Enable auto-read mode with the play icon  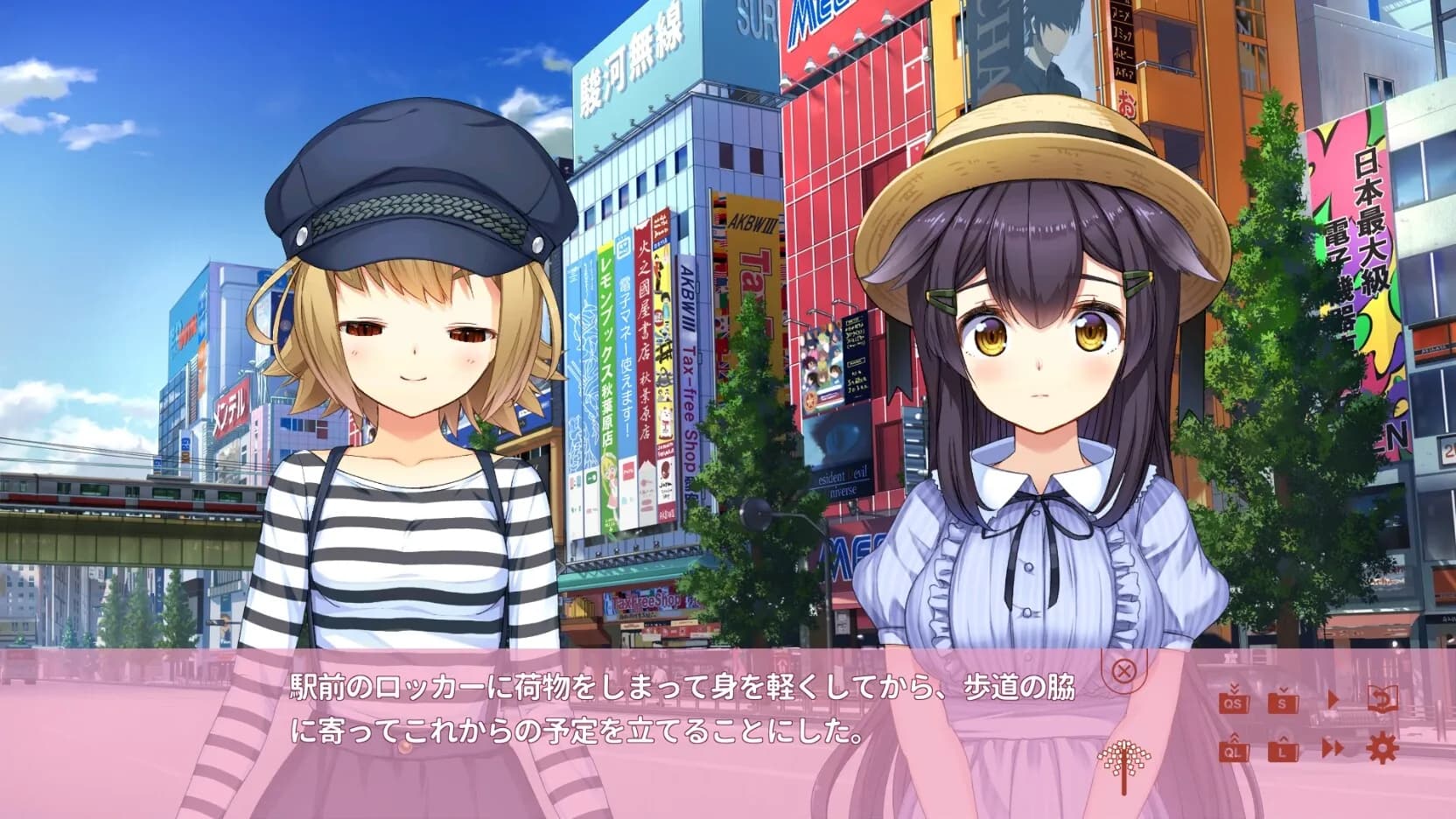click(x=1332, y=700)
